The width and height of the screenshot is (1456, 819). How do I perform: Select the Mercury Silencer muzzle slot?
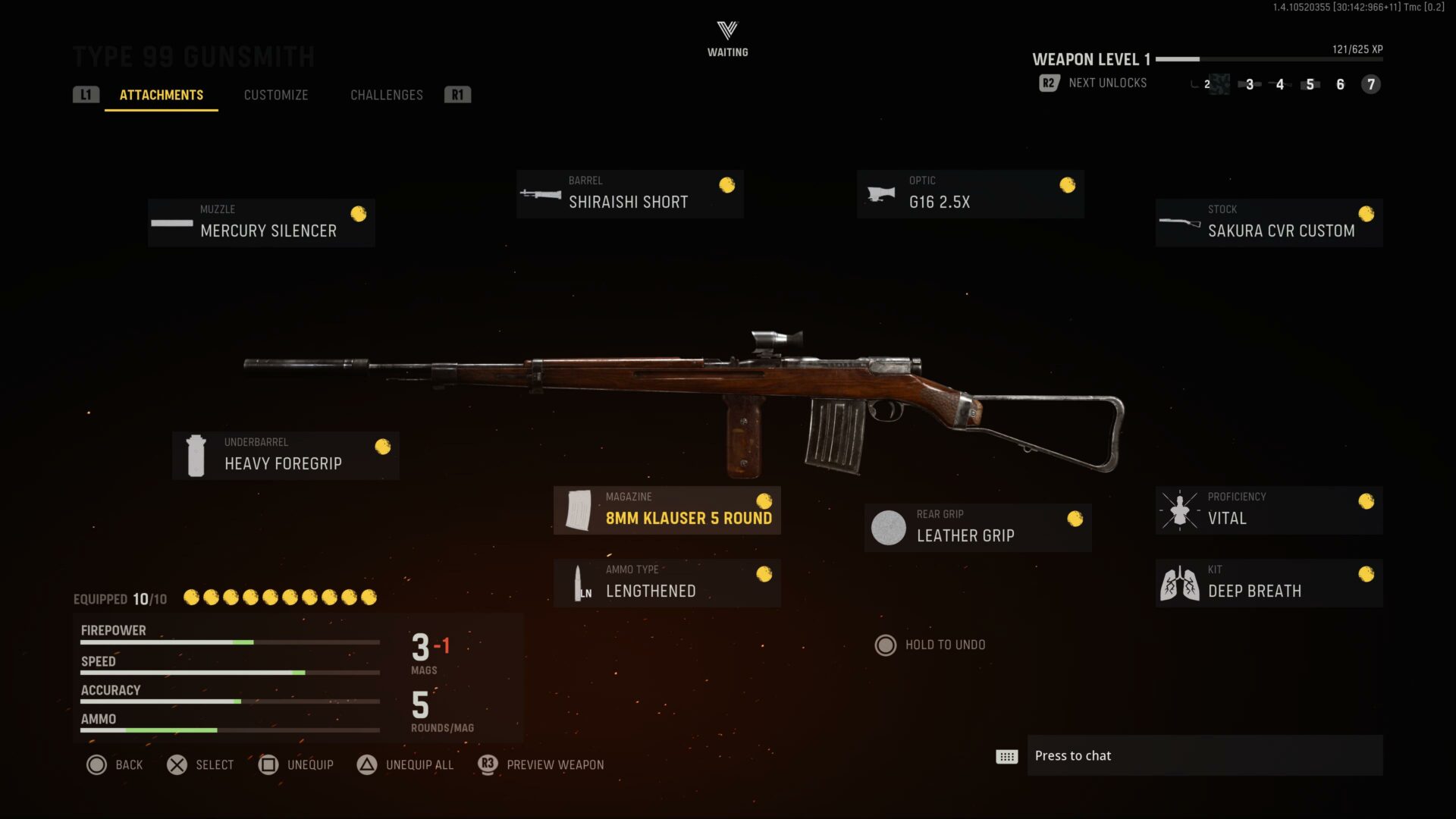[x=262, y=223]
